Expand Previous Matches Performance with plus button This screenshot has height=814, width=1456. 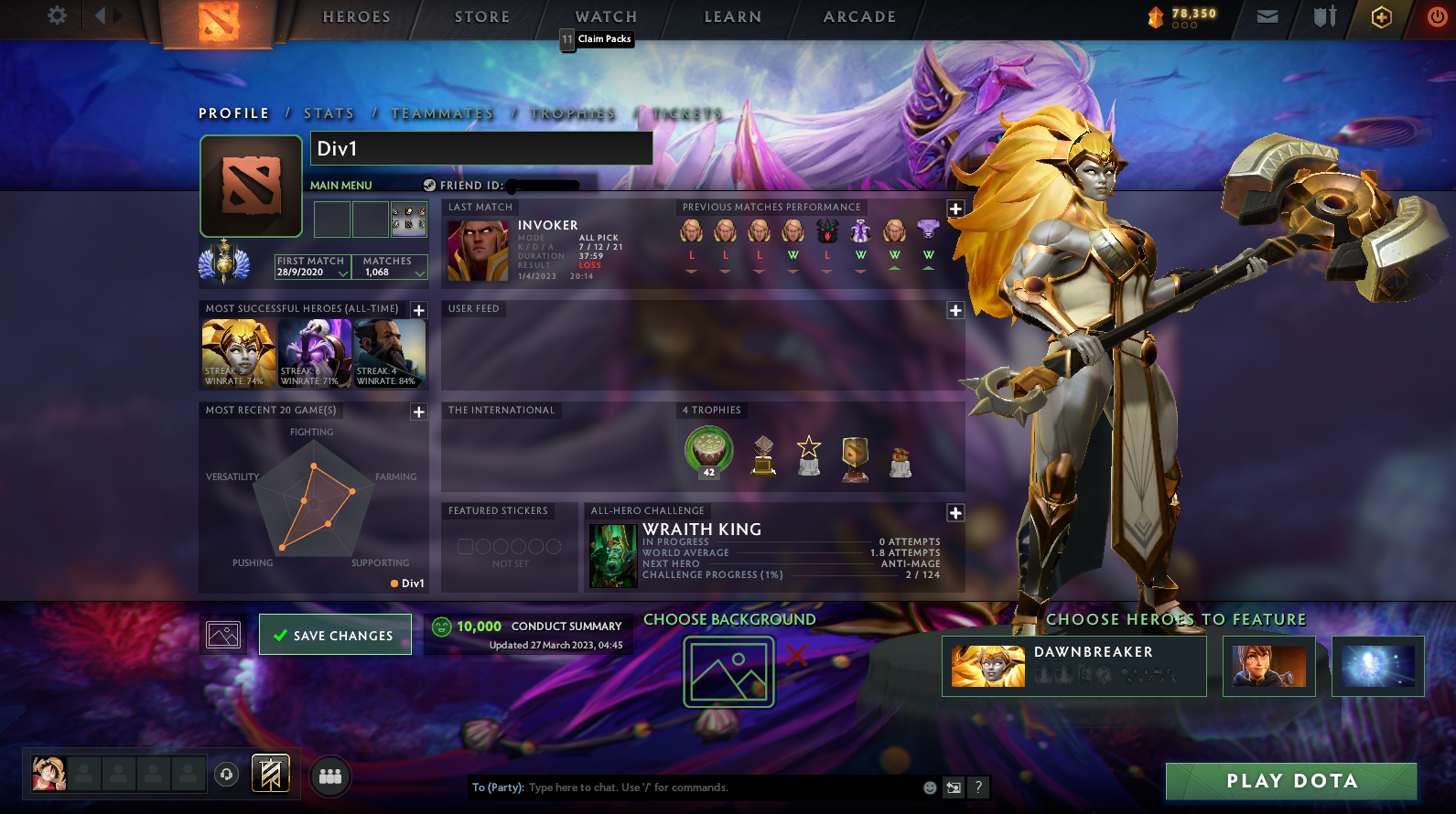pos(954,208)
